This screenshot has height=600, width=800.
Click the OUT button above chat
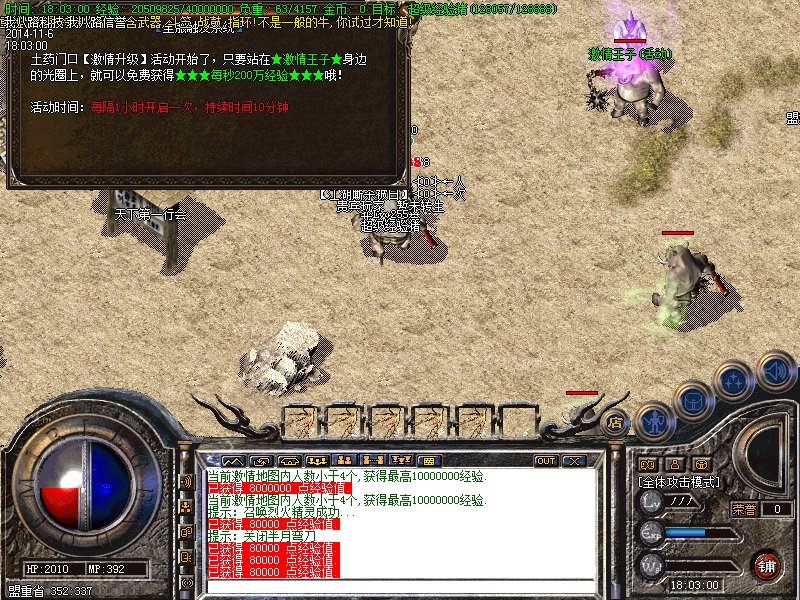click(546, 461)
